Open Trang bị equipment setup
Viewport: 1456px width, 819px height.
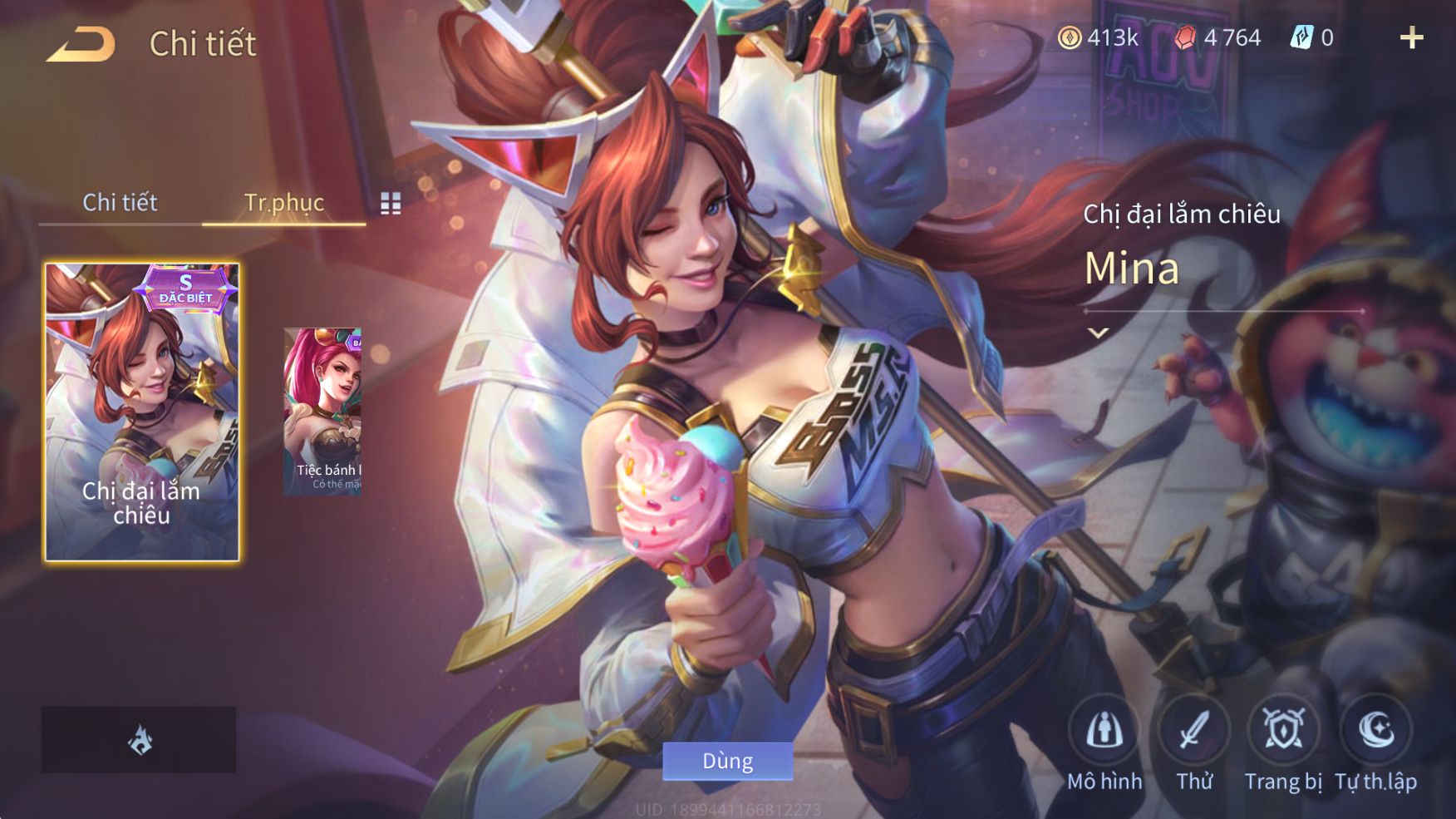(1283, 732)
